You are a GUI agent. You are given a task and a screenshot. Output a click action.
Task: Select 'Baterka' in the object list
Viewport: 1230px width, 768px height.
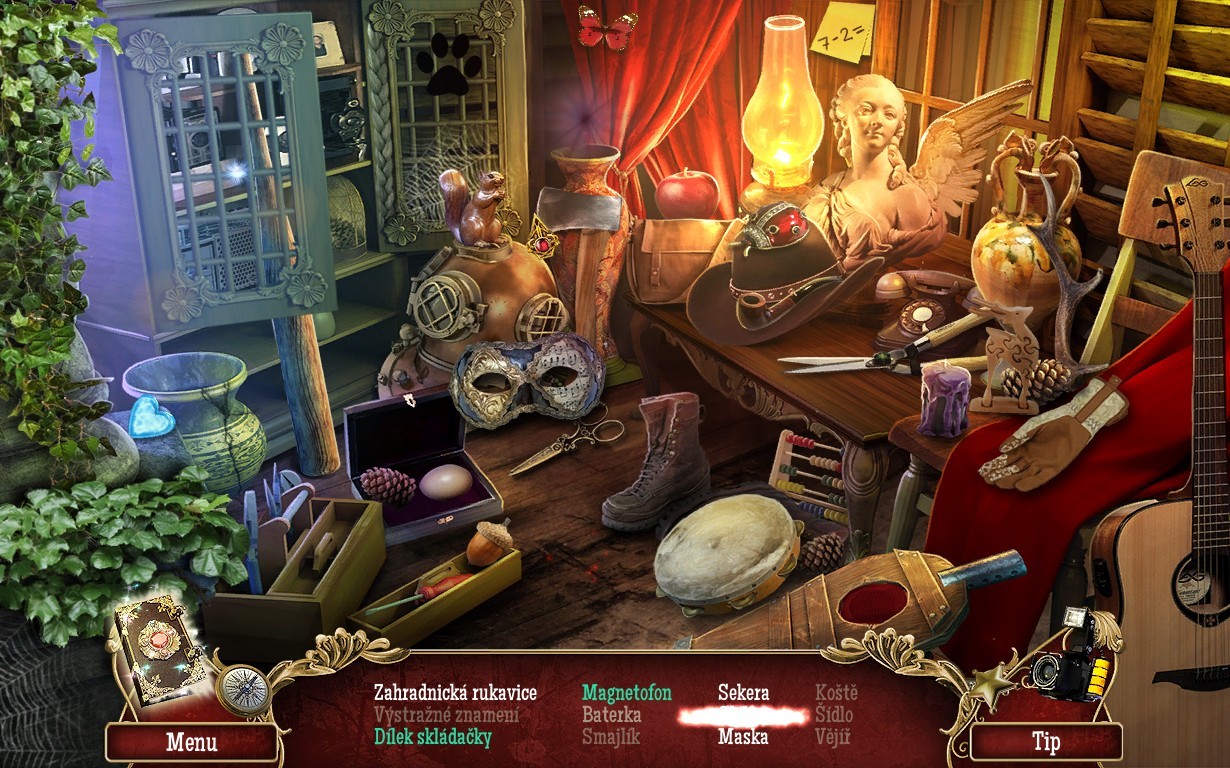coord(612,715)
